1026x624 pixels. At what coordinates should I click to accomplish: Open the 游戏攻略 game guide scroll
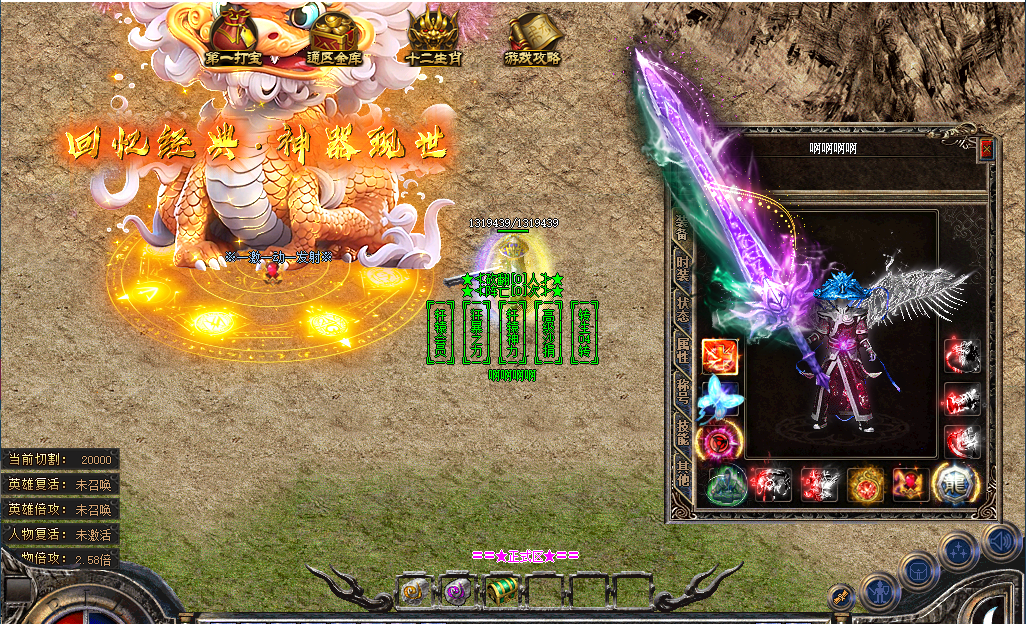(533, 38)
